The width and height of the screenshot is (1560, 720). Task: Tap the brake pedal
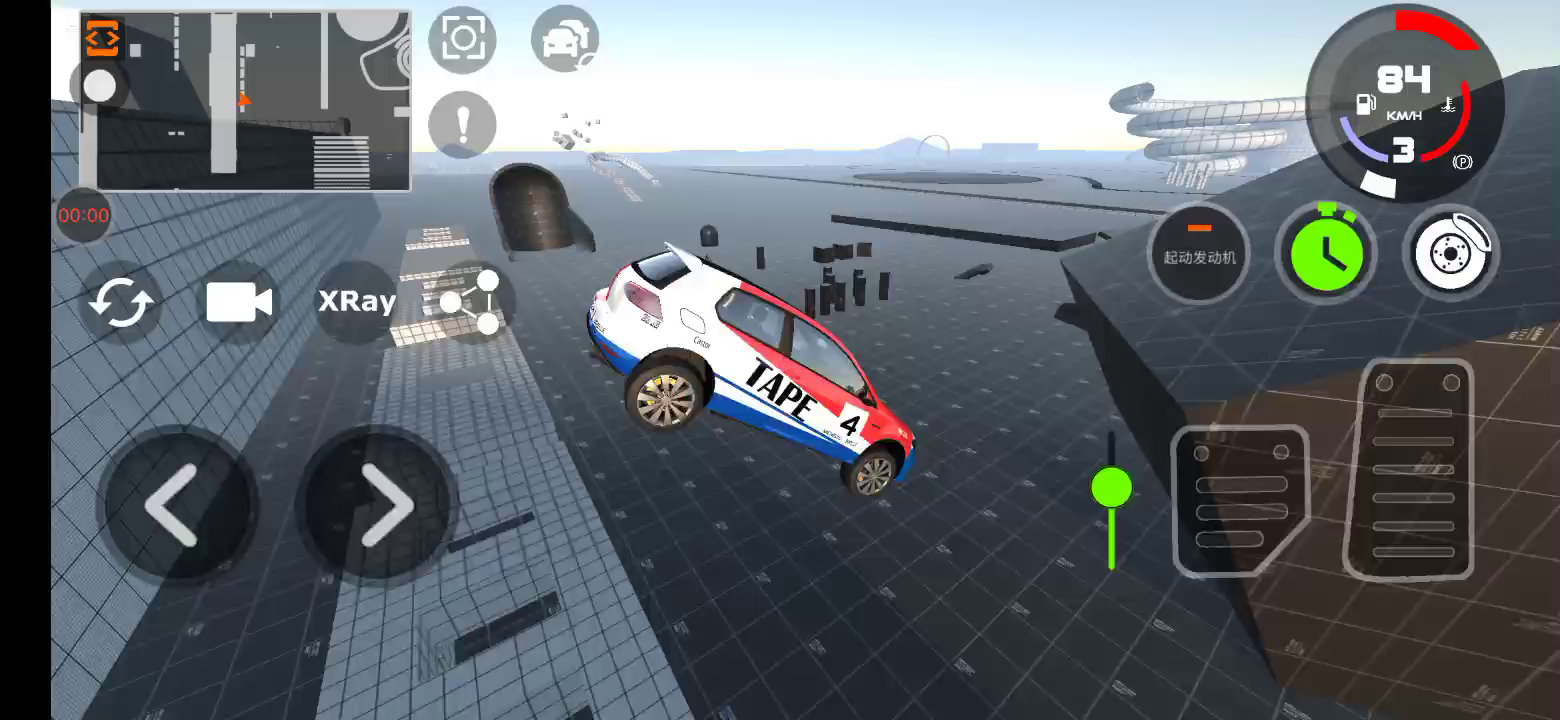click(1240, 500)
